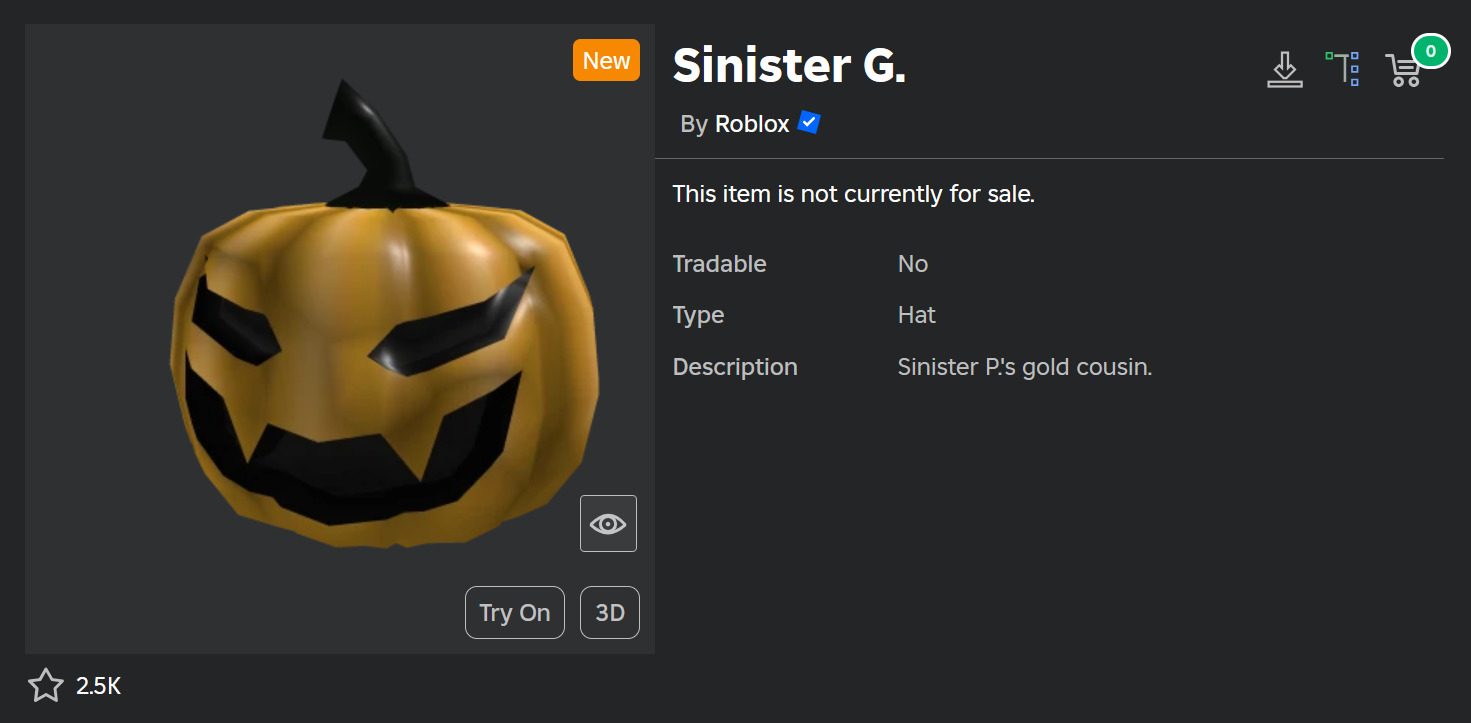Switch to the 3D item view
This screenshot has width=1471, height=723.
(609, 612)
